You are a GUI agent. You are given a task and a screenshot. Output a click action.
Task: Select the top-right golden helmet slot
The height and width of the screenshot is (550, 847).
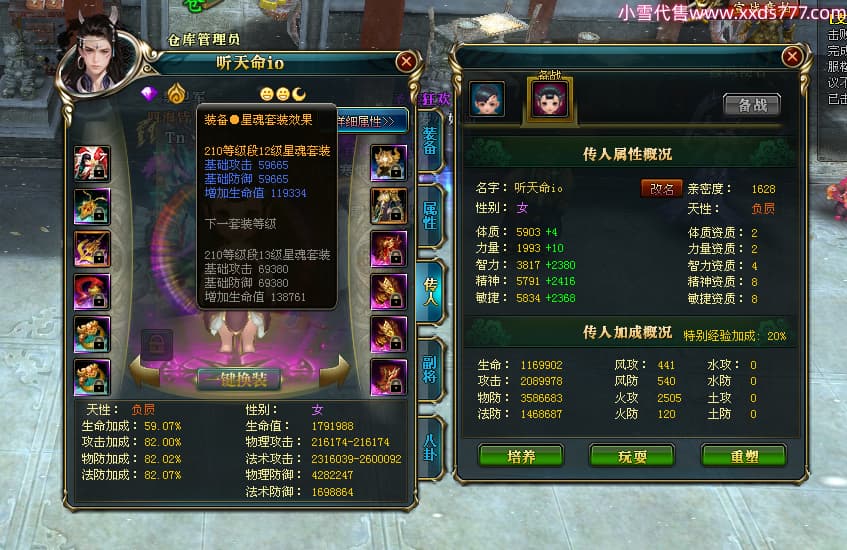click(388, 163)
